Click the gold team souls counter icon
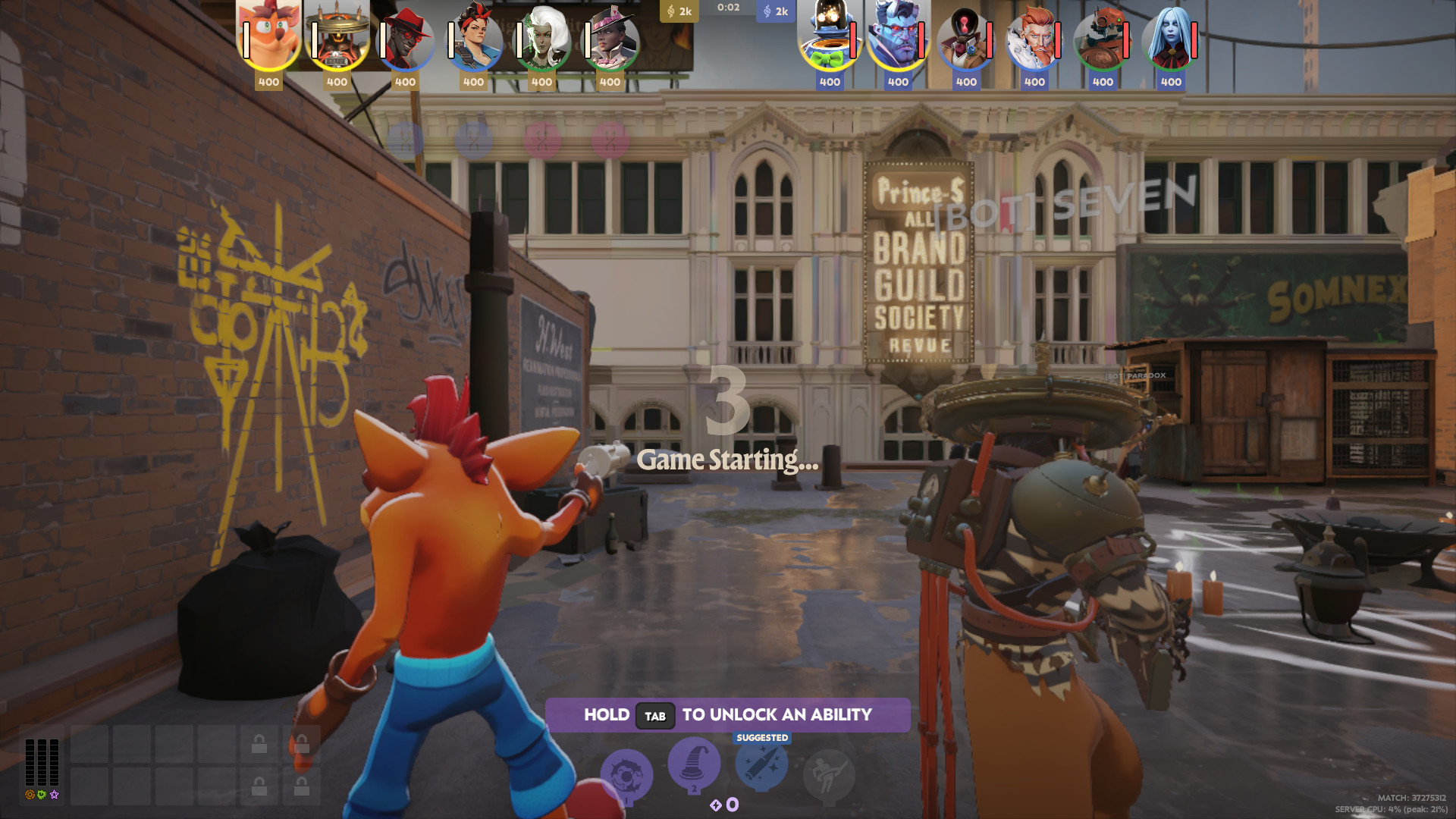Viewport: 1456px width, 819px height. tap(672, 11)
